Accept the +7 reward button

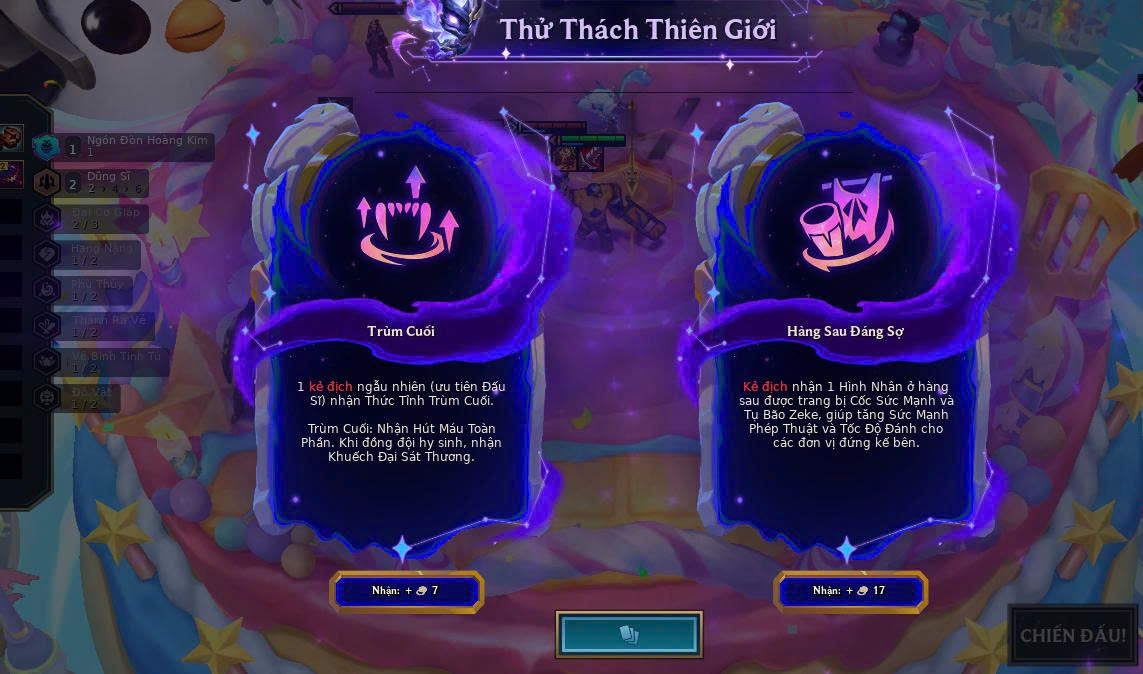406,591
